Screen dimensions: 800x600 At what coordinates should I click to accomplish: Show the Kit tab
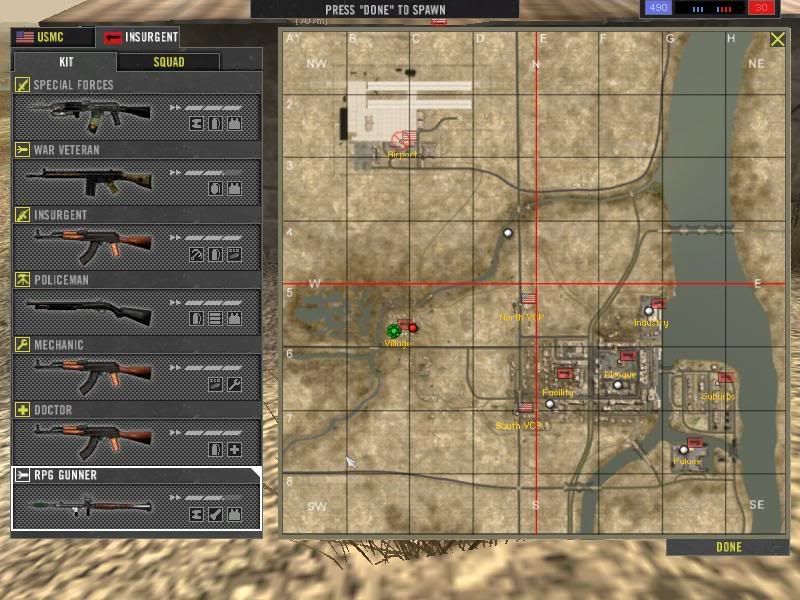pos(64,61)
